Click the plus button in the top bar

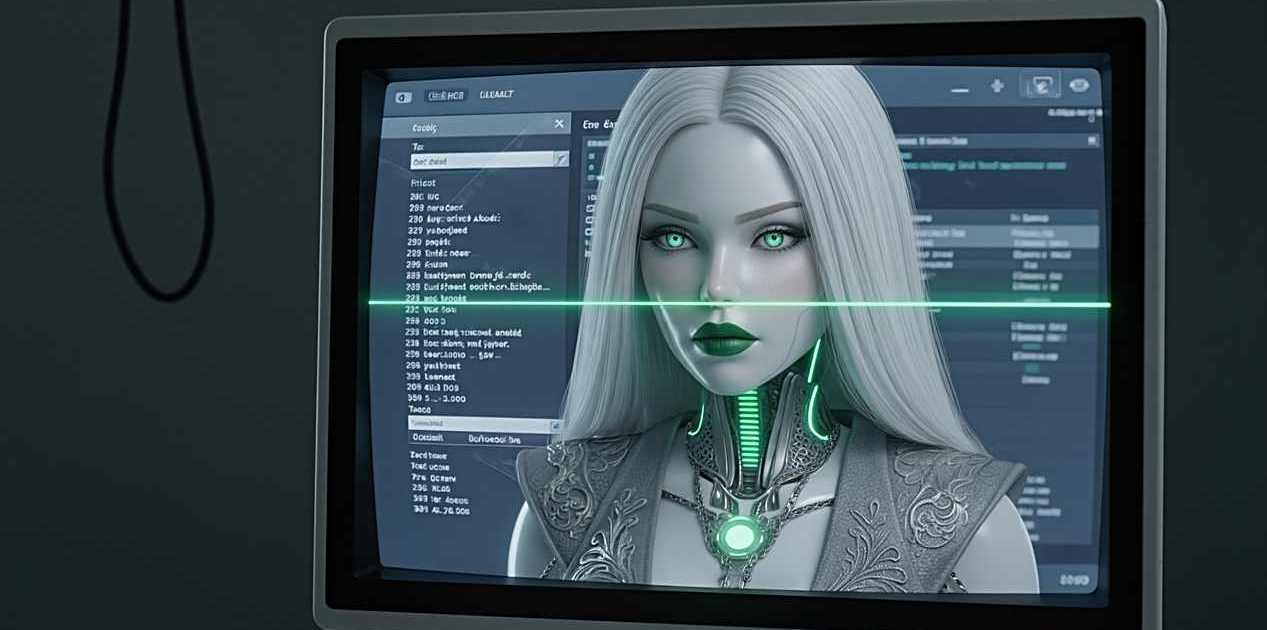[x=997, y=87]
